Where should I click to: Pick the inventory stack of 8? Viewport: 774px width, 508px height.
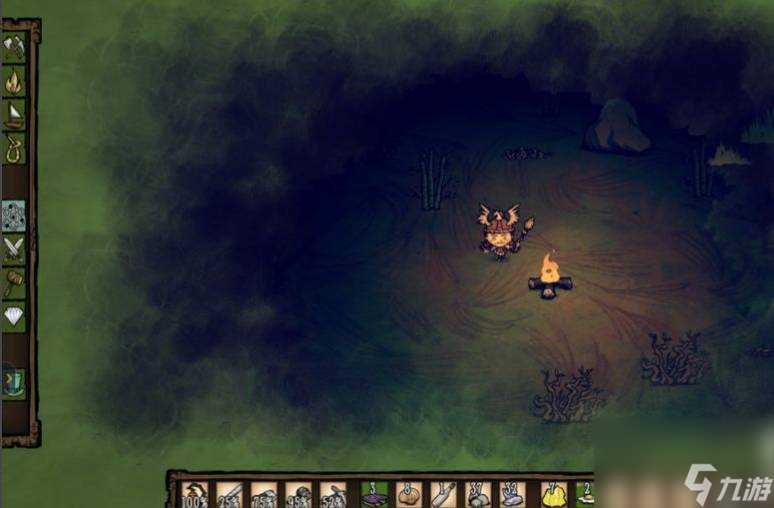coord(408,494)
